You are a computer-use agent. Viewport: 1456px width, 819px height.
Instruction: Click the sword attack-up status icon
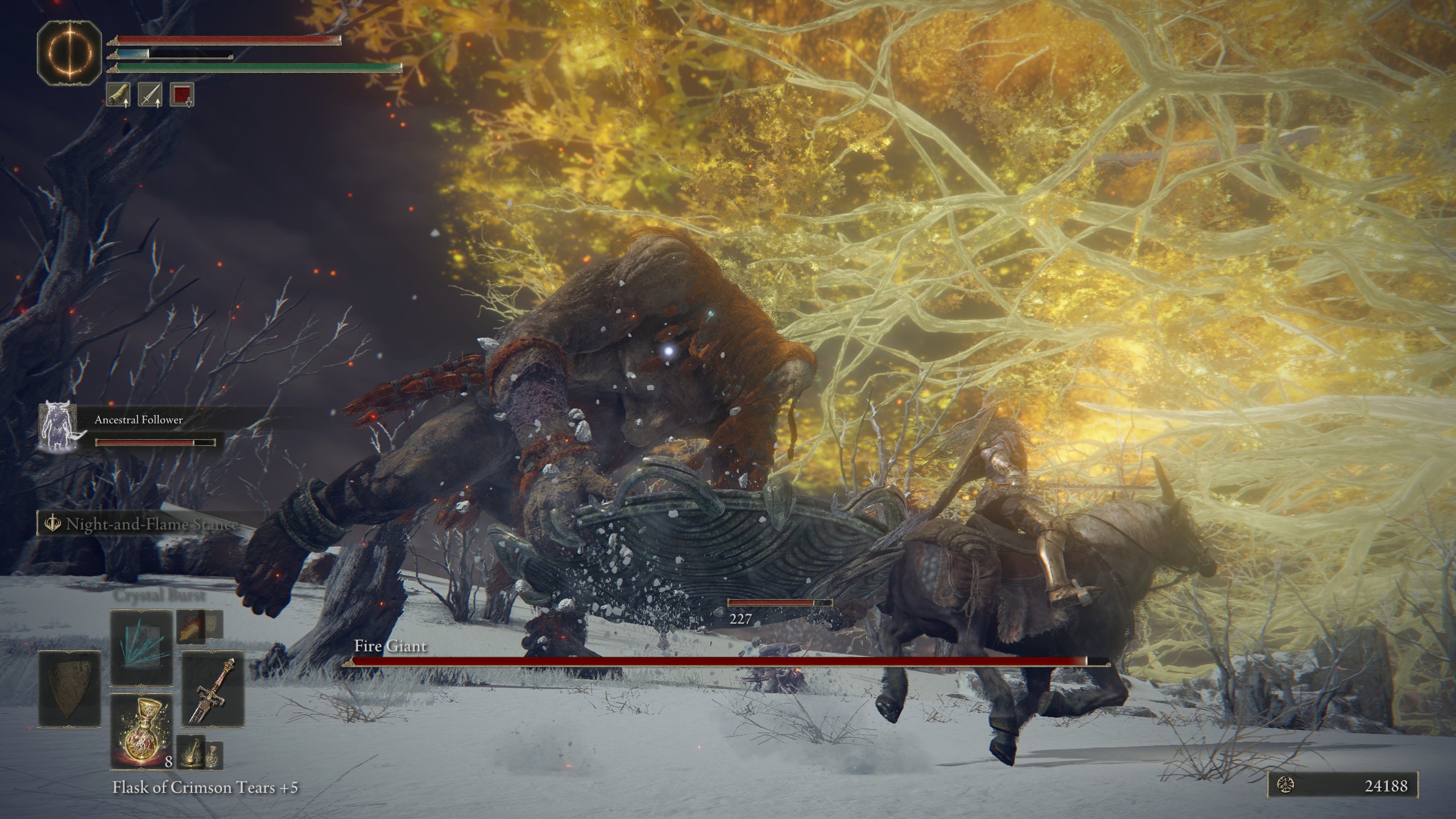(x=150, y=94)
